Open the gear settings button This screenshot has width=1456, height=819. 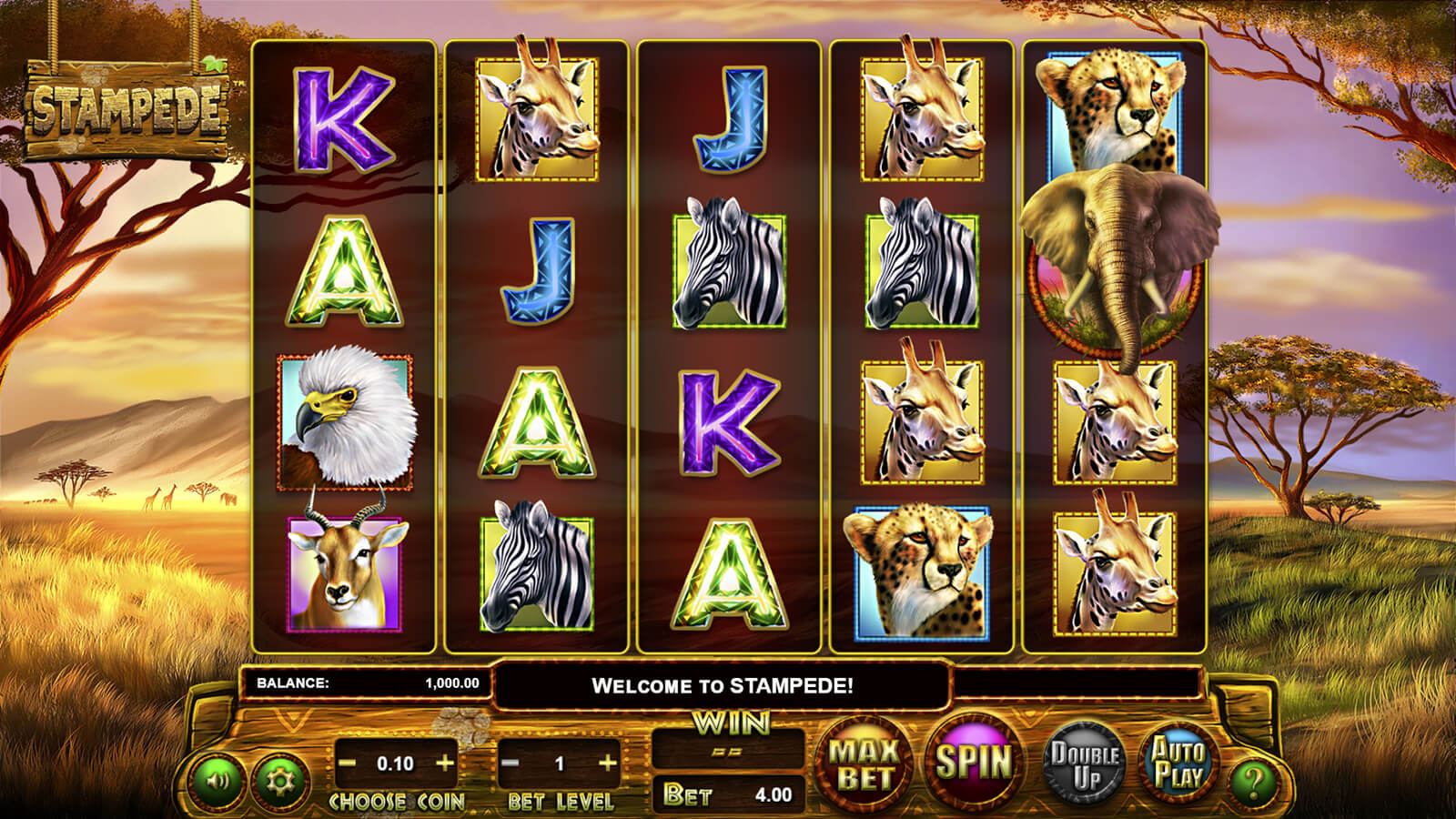pos(278,780)
